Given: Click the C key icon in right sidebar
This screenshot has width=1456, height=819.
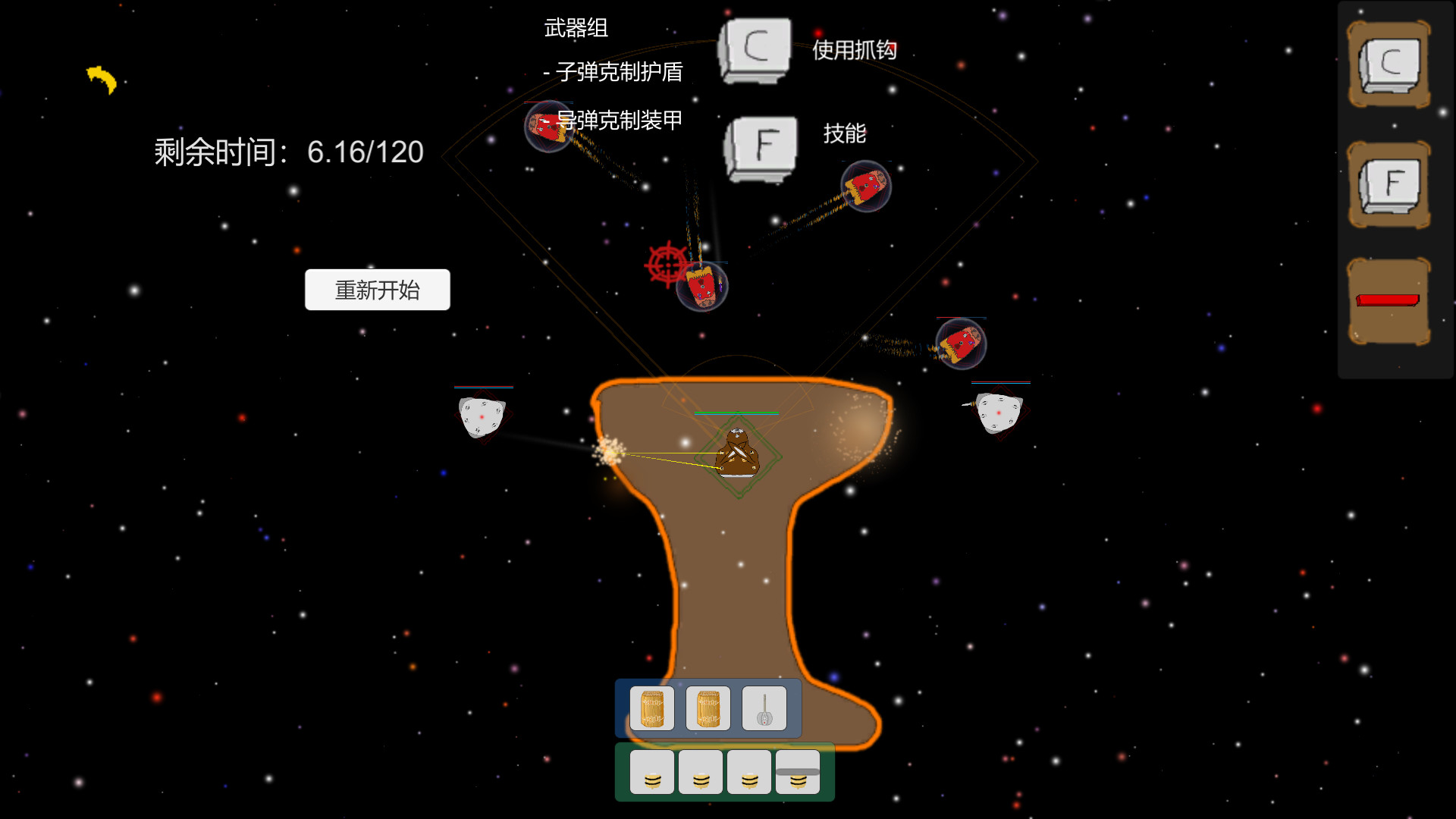Looking at the screenshot, I should pos(1389,65).
